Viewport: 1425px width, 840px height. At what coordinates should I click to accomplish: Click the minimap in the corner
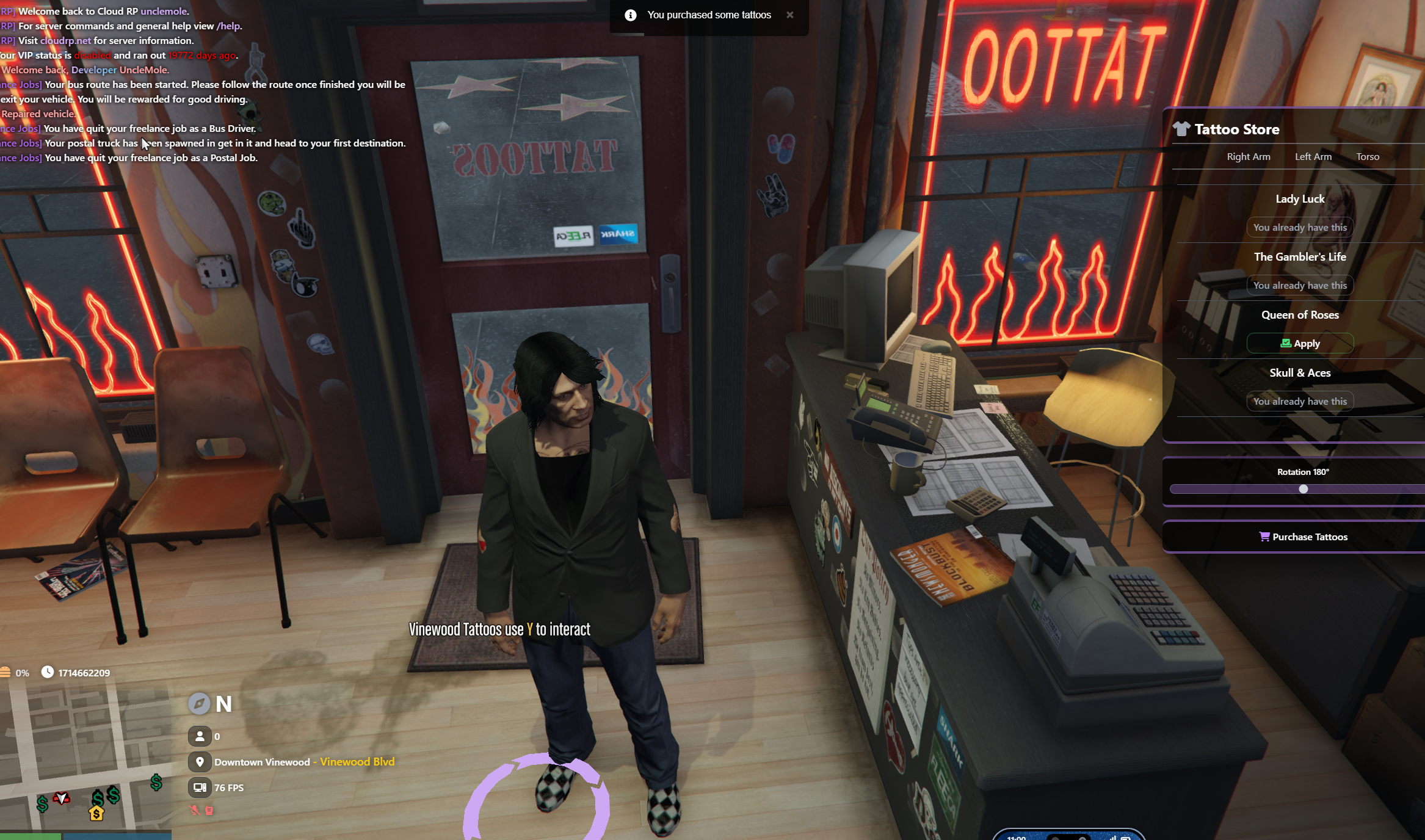85,758
